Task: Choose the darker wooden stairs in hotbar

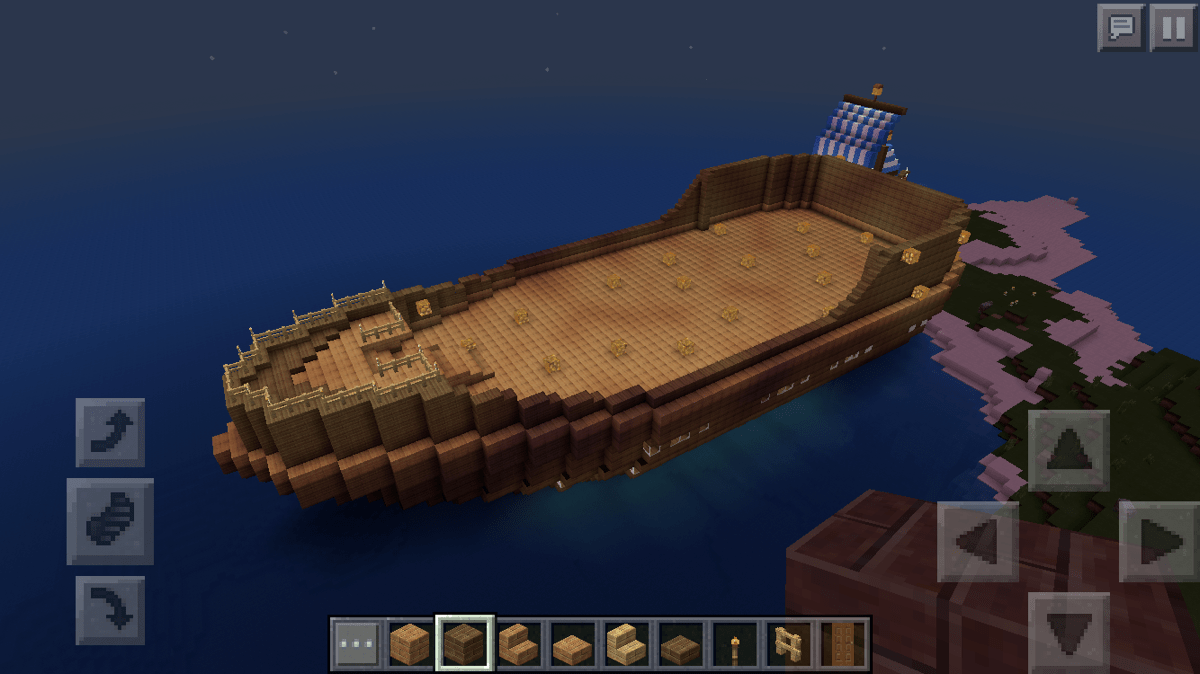Action: (x=518, y=643)
